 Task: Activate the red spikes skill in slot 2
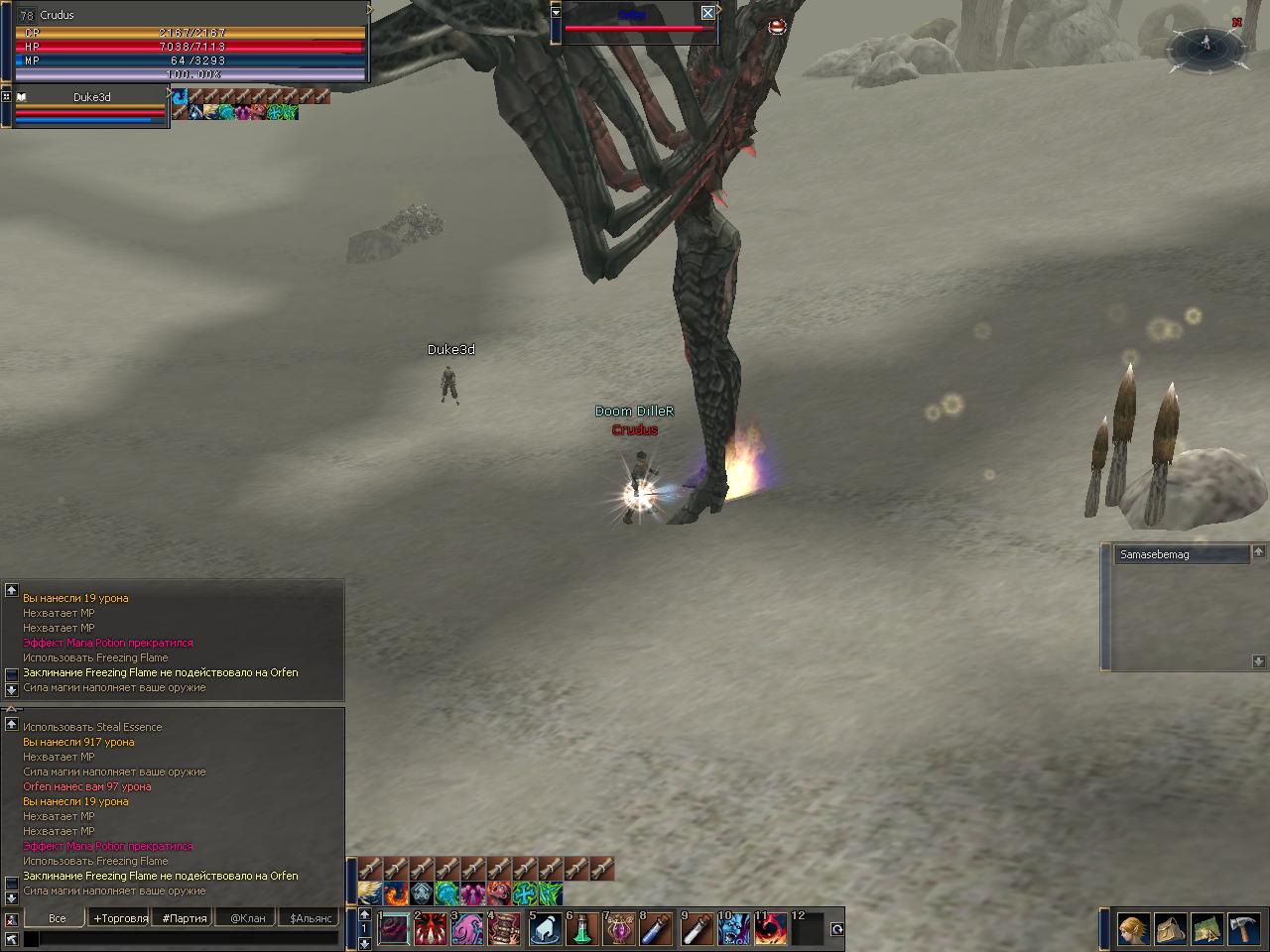(x=431, y=929)
